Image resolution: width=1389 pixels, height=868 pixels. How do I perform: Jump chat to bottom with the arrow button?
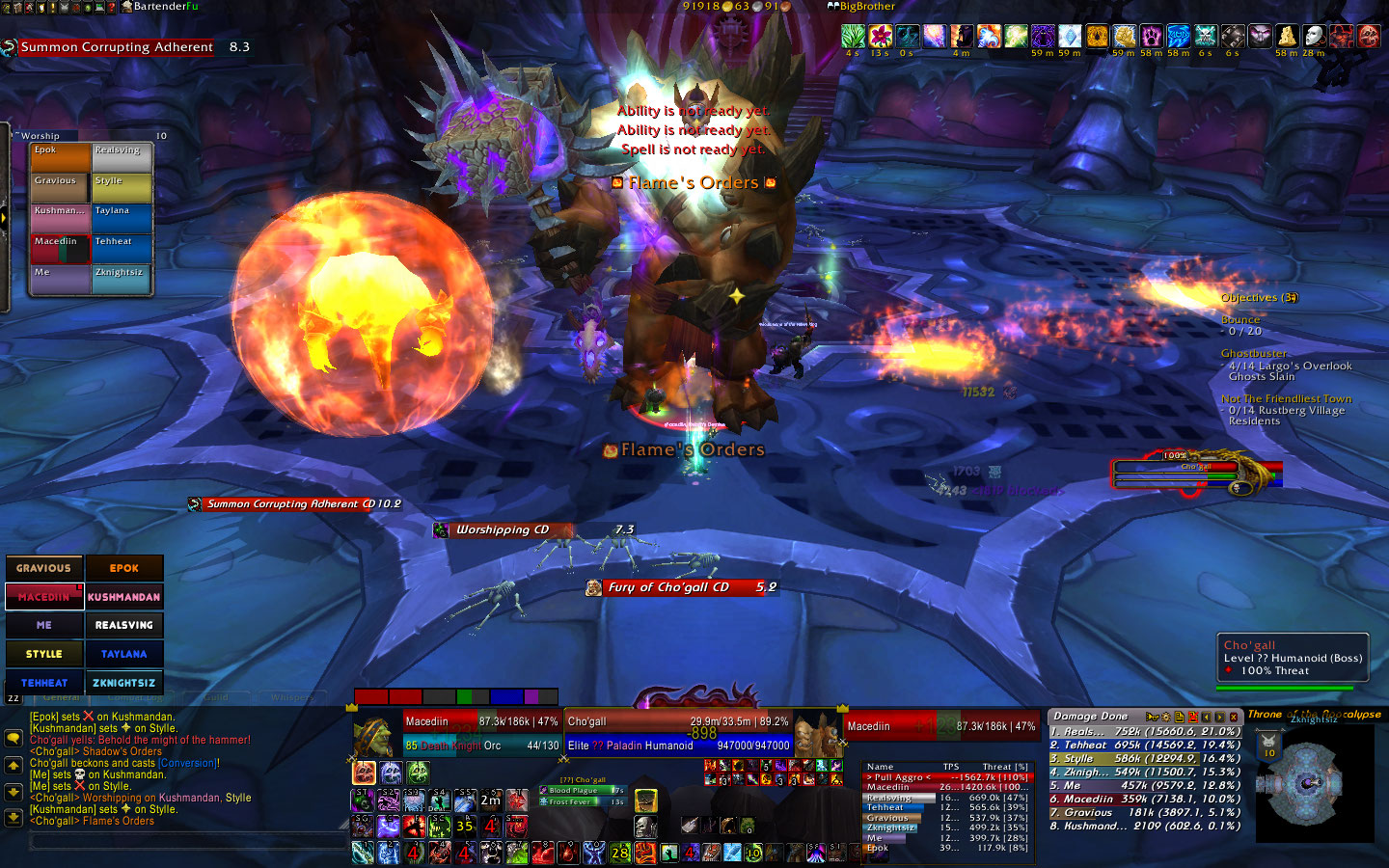[14, 817]
